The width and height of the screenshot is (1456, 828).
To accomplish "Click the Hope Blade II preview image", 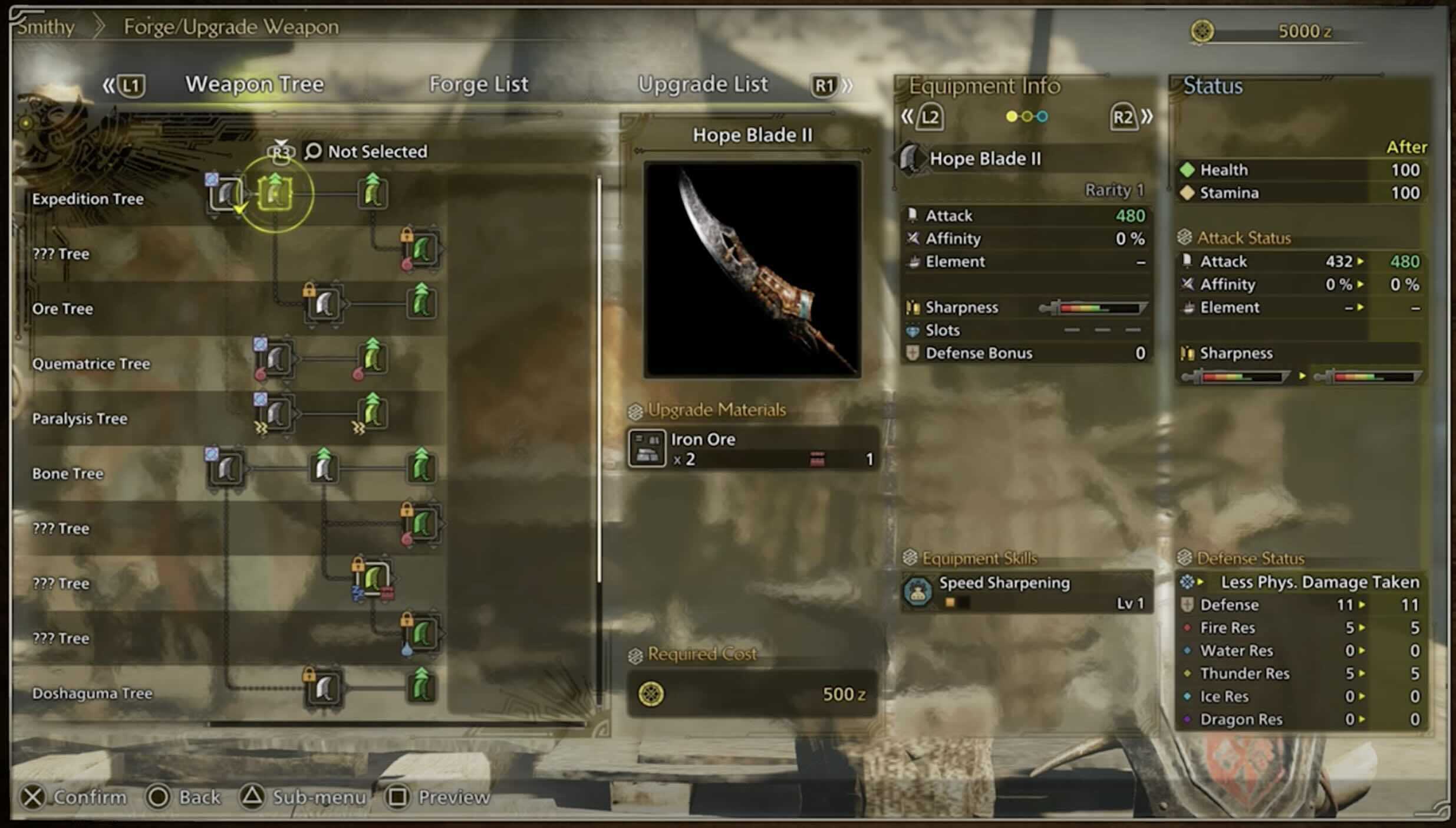I will (x=752, y=270).
